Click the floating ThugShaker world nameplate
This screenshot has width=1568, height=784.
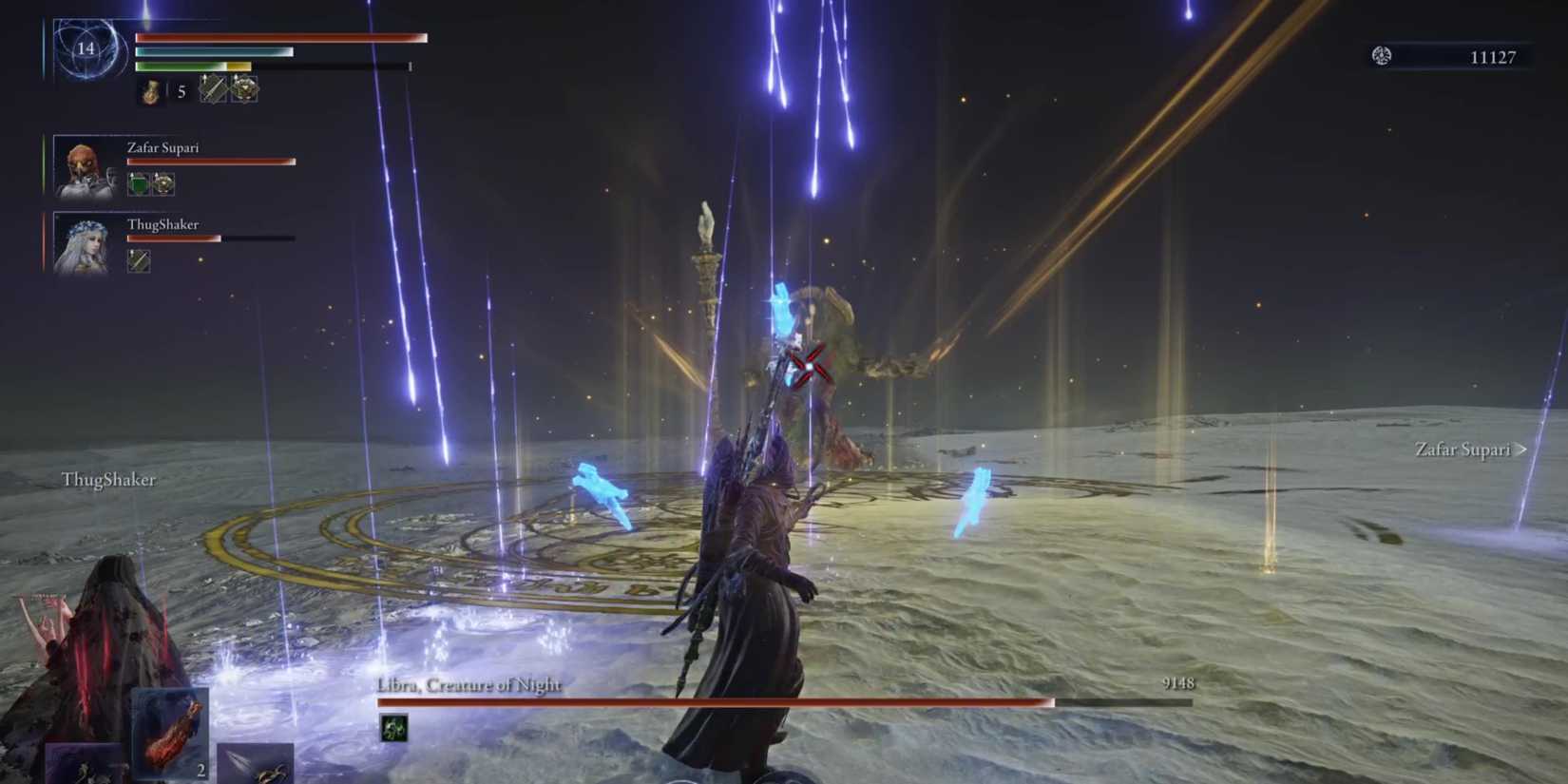click(107, 481)
